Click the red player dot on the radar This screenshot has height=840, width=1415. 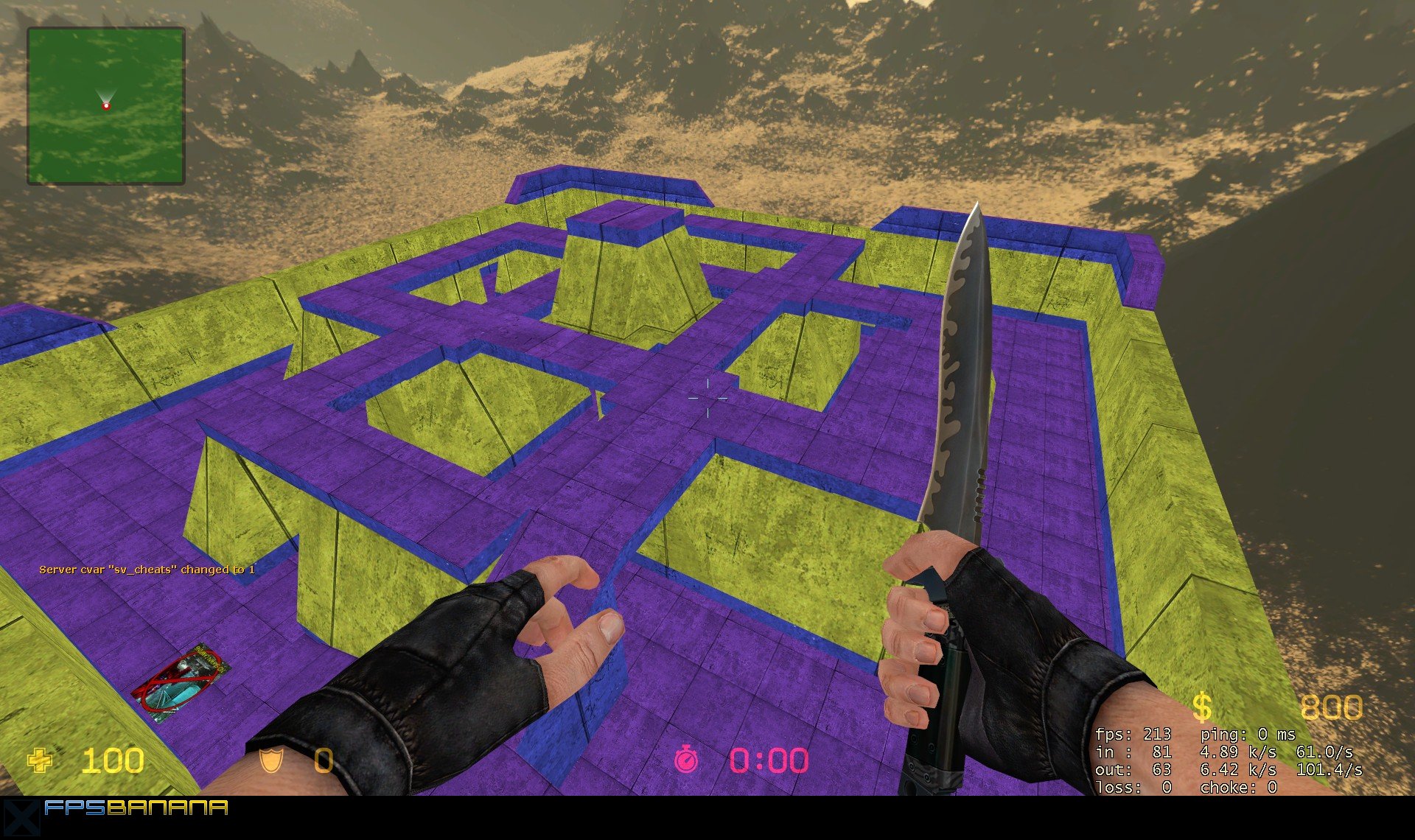coord(107,106)
